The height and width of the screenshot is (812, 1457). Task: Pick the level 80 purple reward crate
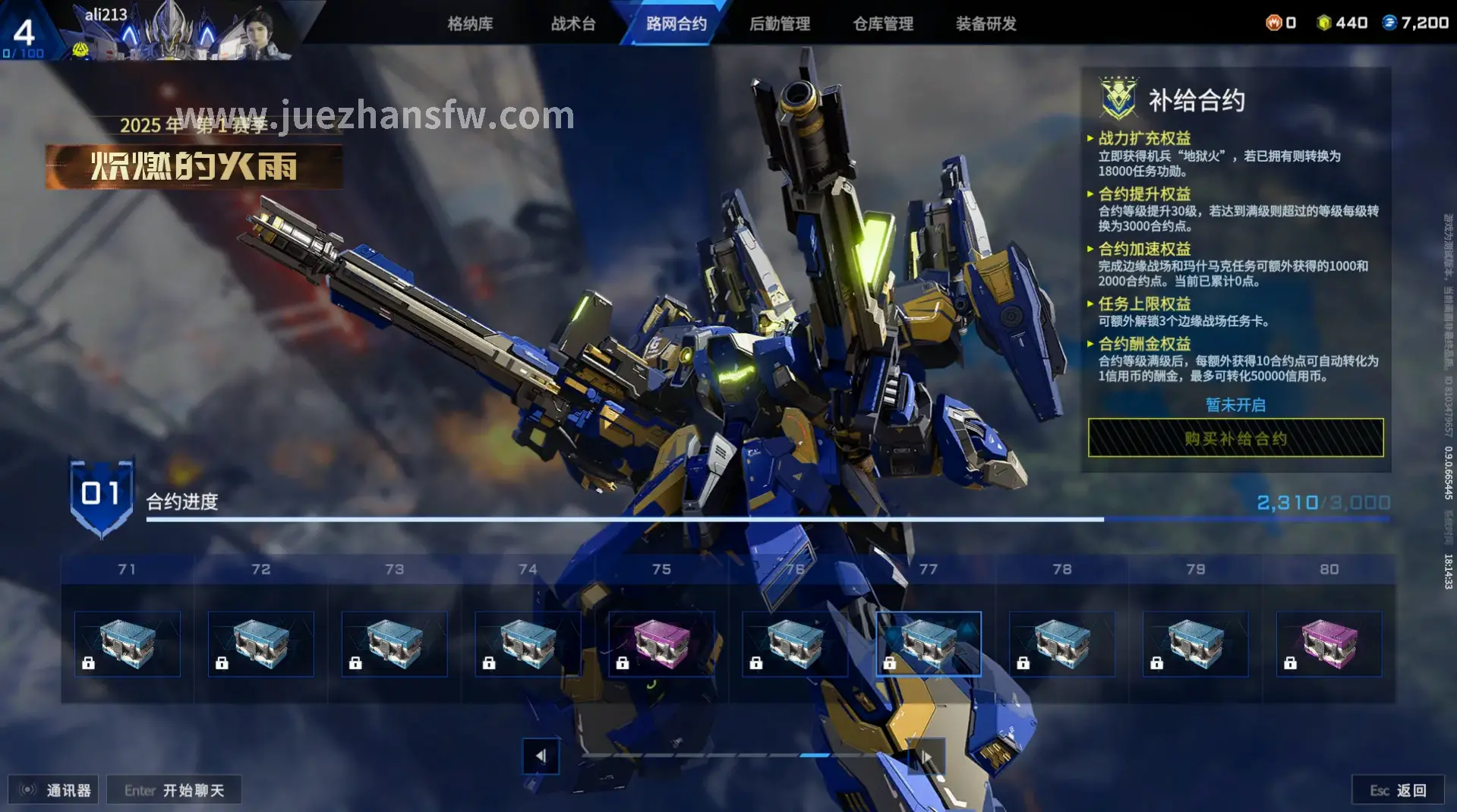pos(1329,644)
